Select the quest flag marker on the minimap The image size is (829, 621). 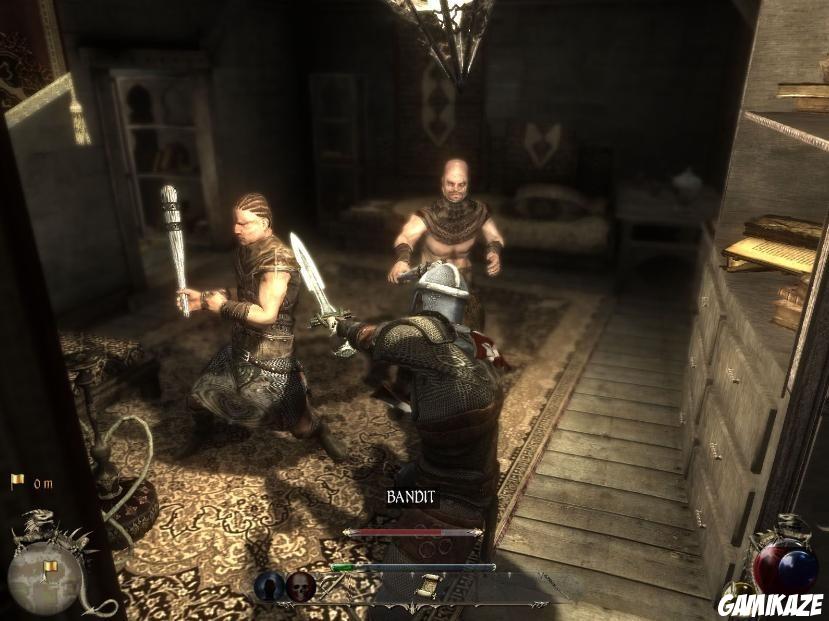[x=49, y=569]
